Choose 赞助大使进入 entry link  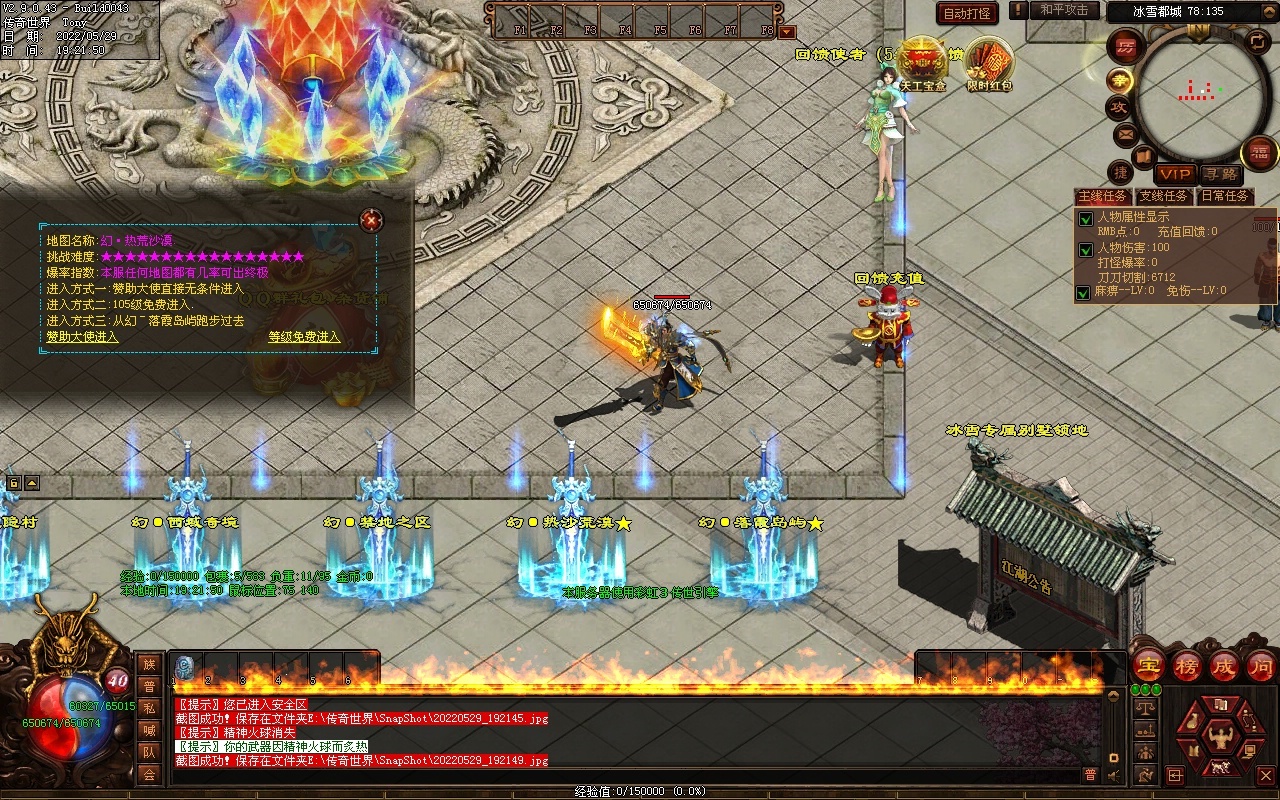(82, 337)
